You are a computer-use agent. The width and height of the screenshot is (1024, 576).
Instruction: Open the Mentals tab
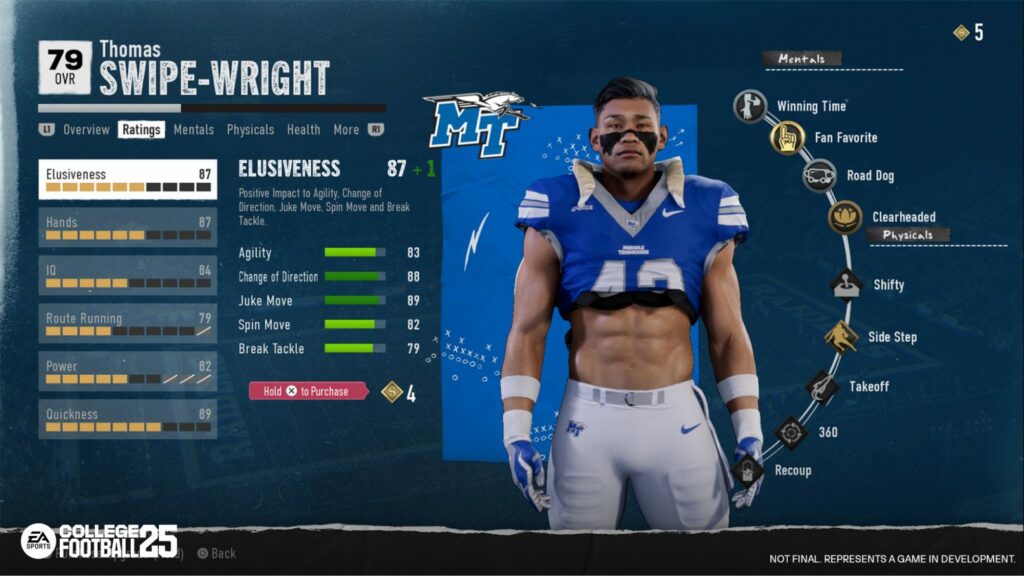click(x=193, y=130)
